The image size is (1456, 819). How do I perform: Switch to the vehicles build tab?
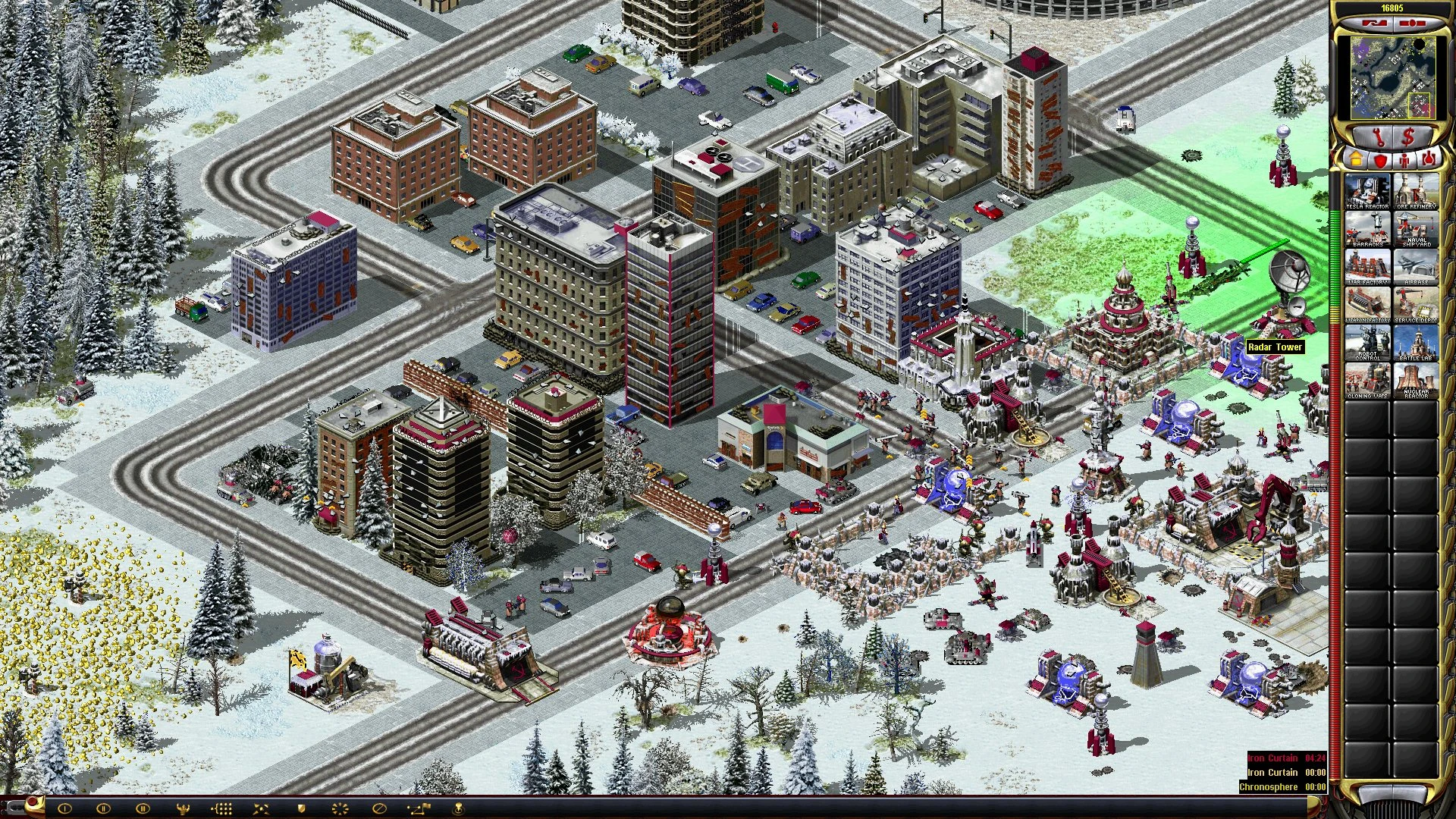point(1428,160)
